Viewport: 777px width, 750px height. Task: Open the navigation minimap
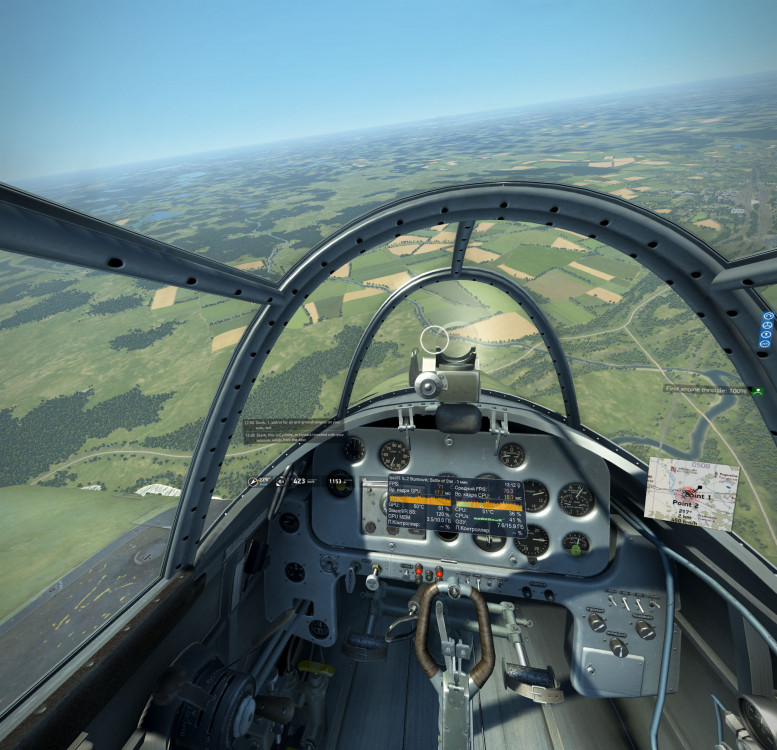[x=691, y=491]
